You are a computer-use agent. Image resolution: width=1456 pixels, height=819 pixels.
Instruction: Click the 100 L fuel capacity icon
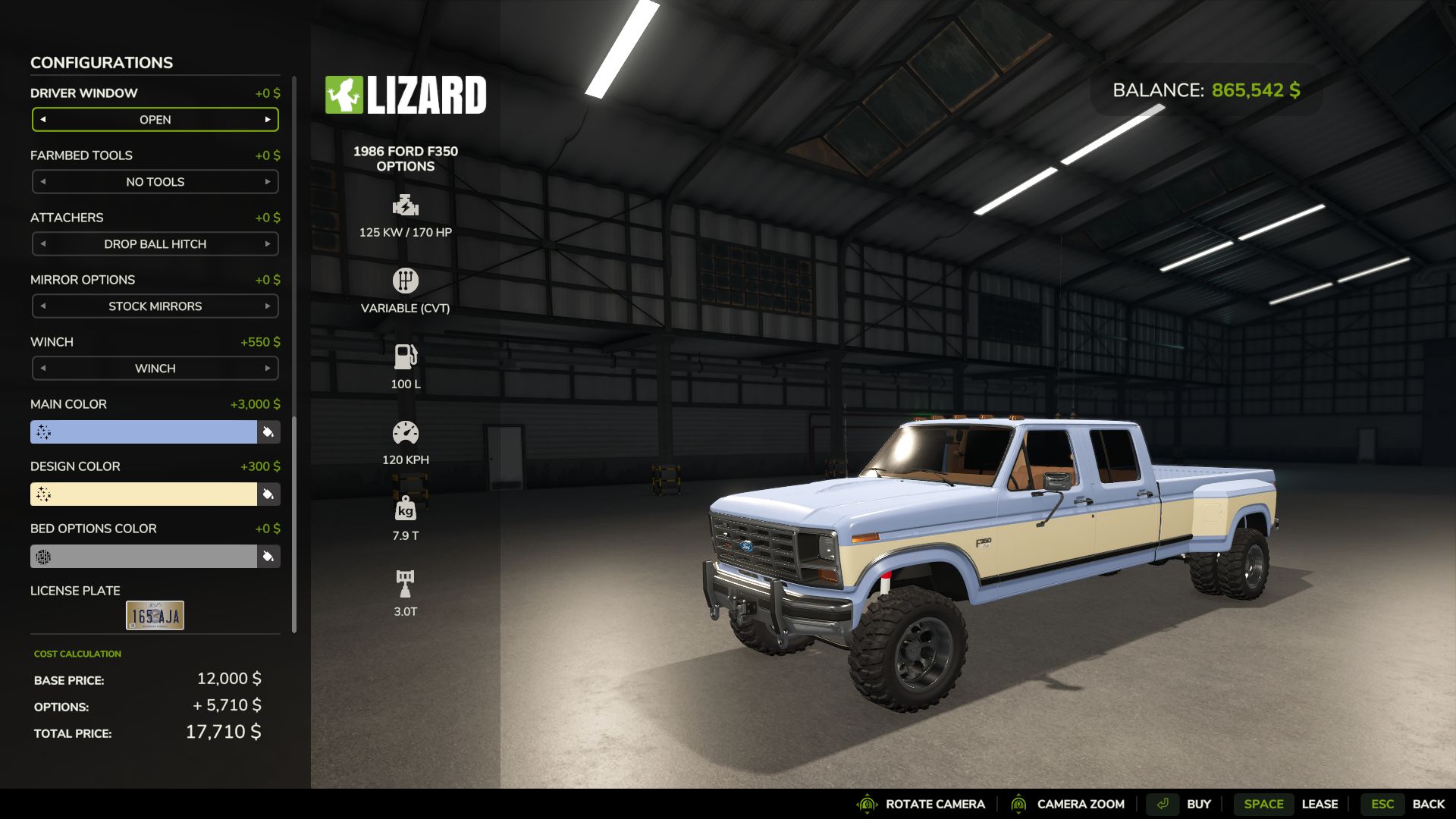click(x=406, y=354)
